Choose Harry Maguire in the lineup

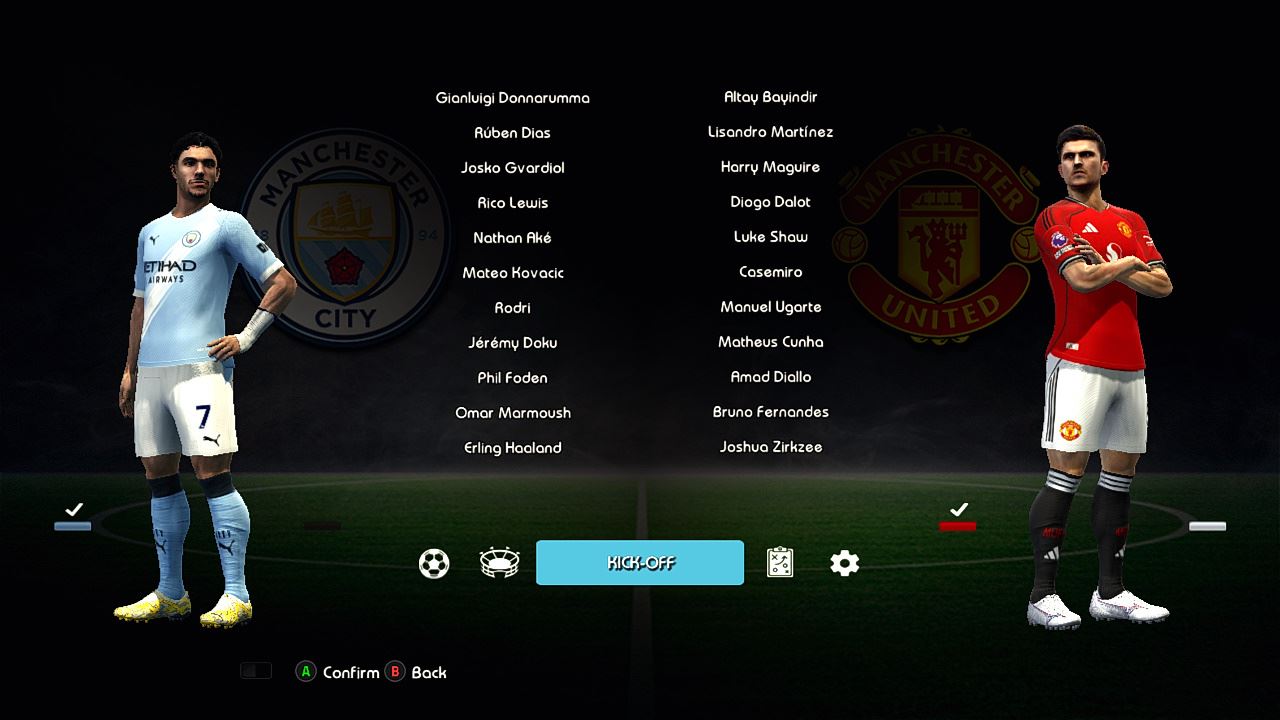771,167
